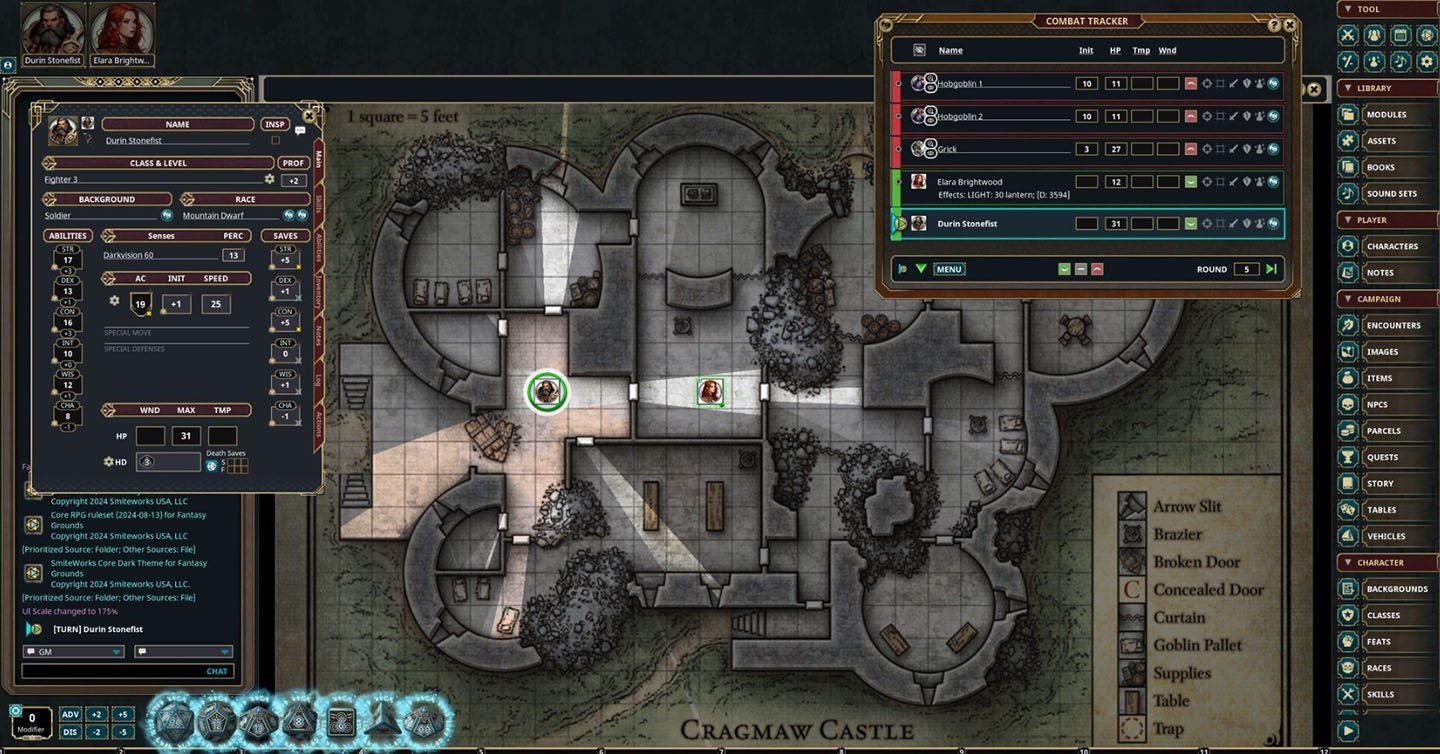Open the NPCs list
1440x754 pixels.
pos(1376,405)
